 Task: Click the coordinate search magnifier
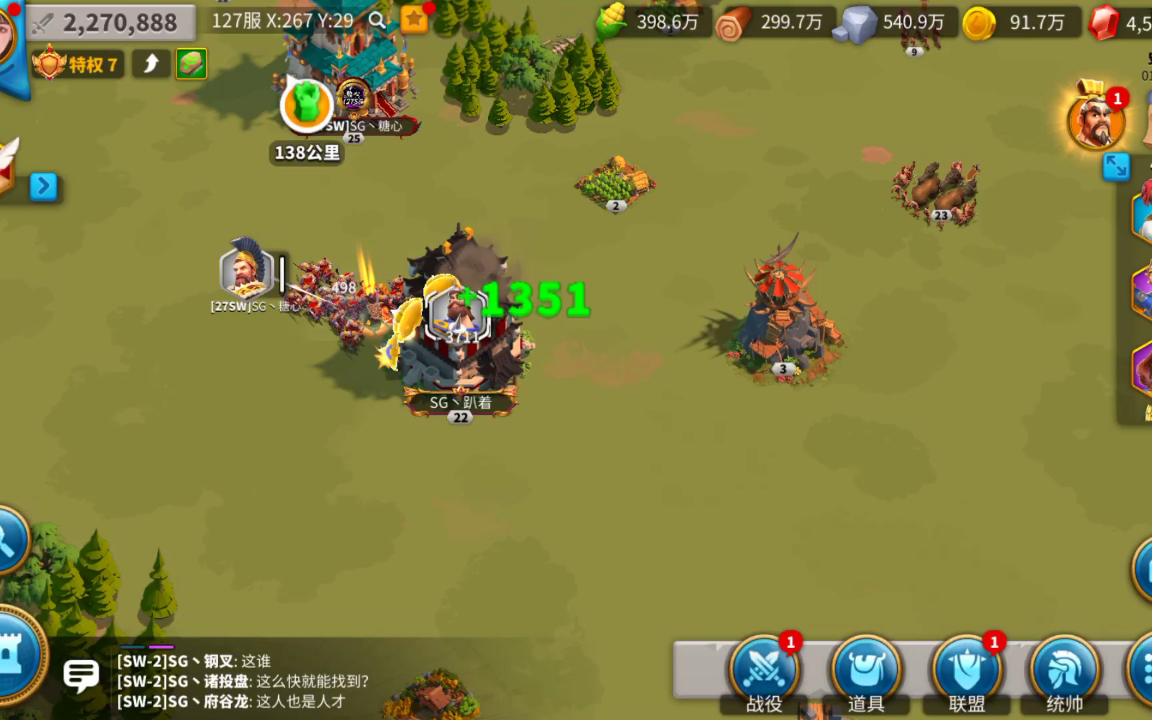(x=377, y=20)
